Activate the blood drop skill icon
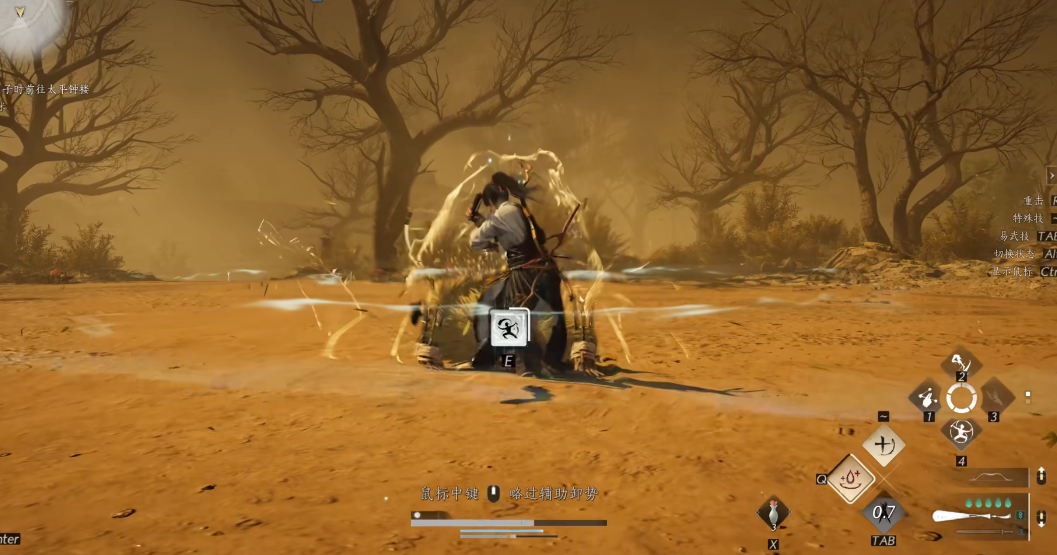Screen dimensions: 1057x555 tap(851, 479)
